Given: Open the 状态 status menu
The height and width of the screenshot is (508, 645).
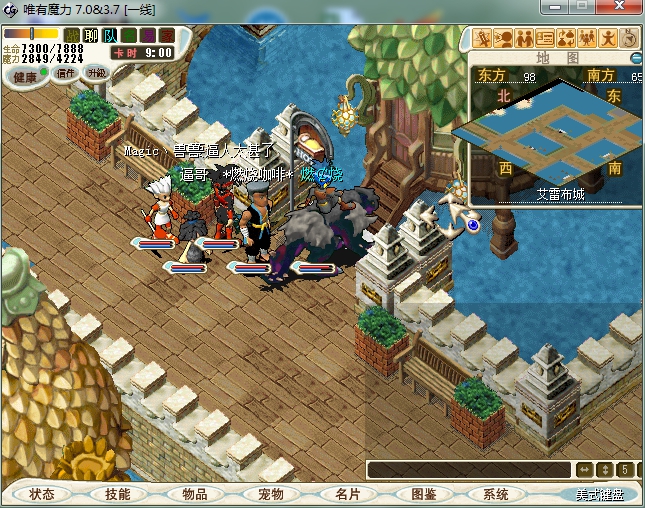Looking at the screenshot, I should (42, 494).
